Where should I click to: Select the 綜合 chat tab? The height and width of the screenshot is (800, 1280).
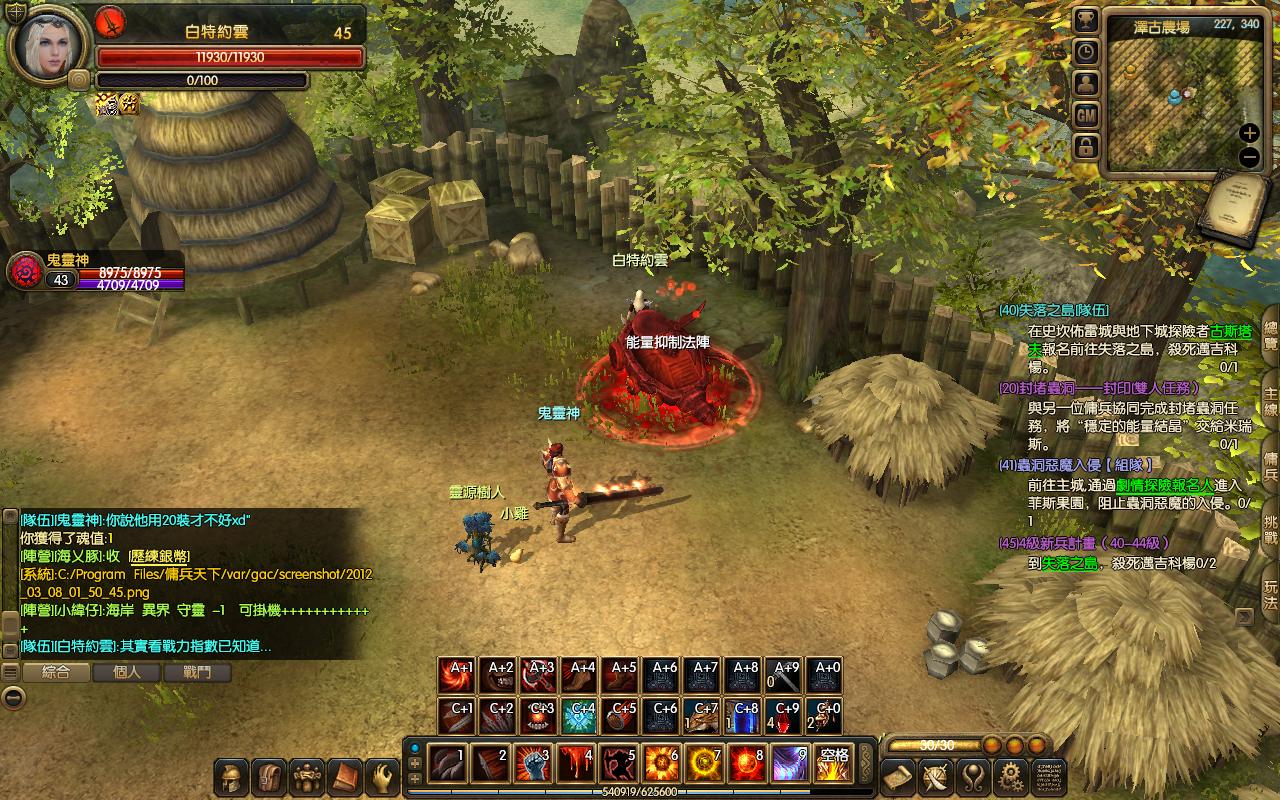click(x=56, y=672)
